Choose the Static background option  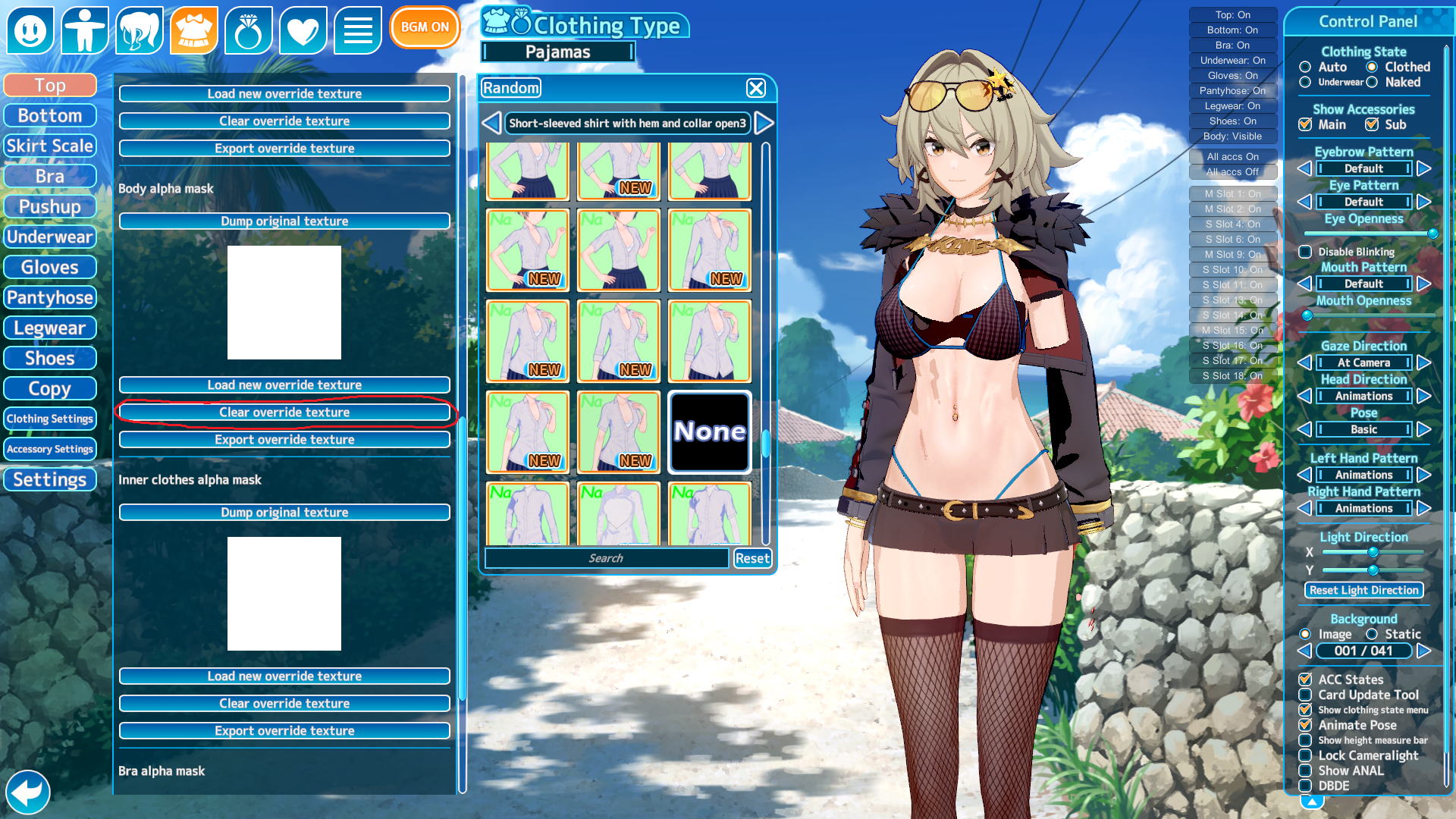coord(1372,635)
